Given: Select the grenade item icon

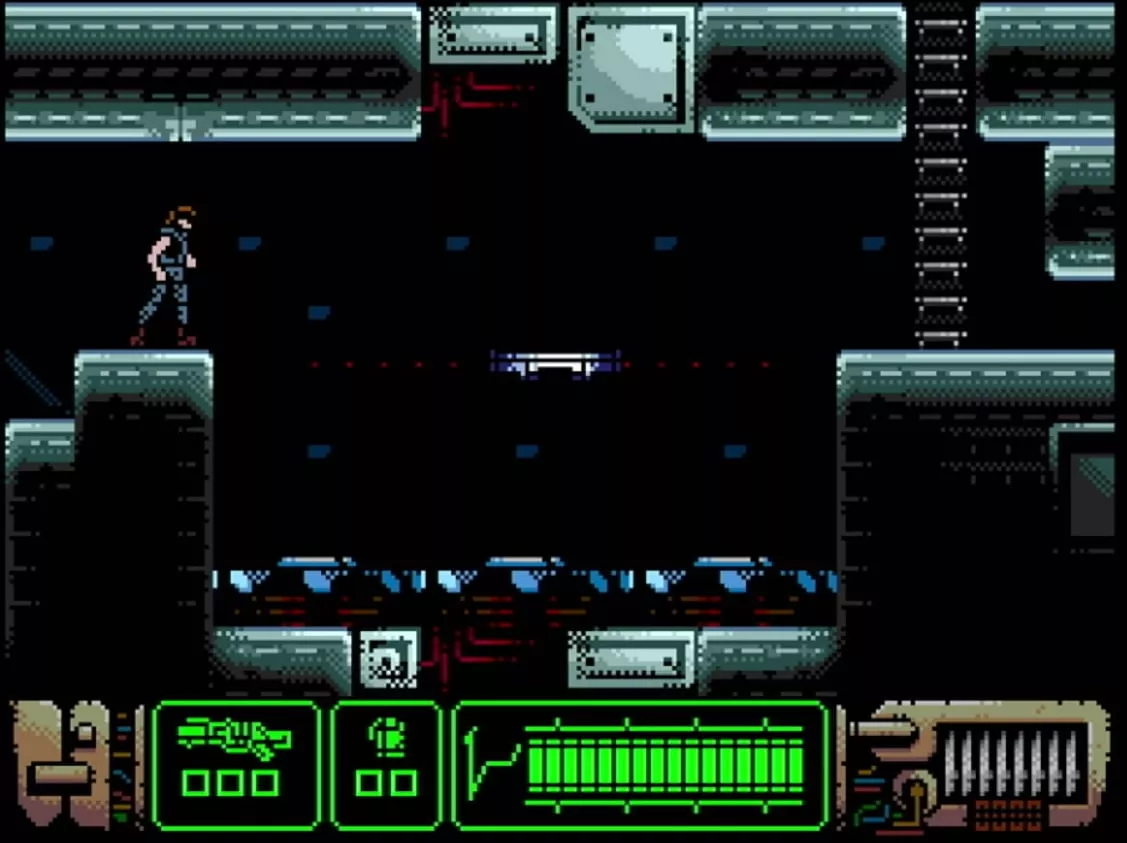Looking at the screenshot, I should [384, 739].
